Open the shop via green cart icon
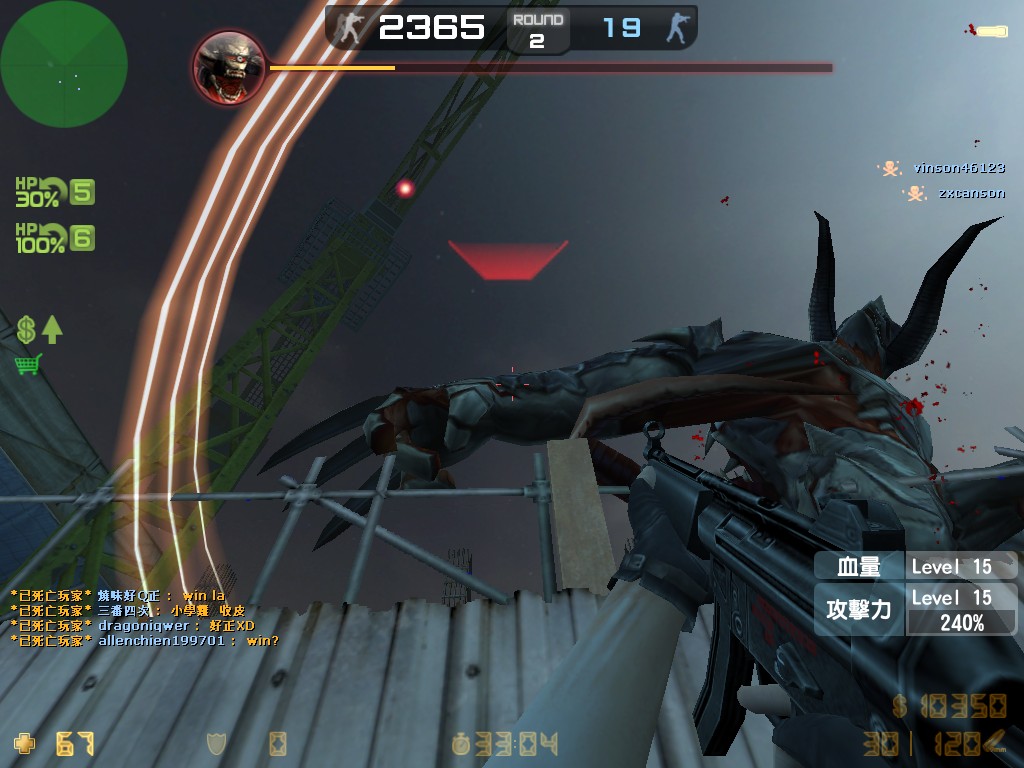The image size is (1024, 768). pyautogui.click(x=28, y=364)
